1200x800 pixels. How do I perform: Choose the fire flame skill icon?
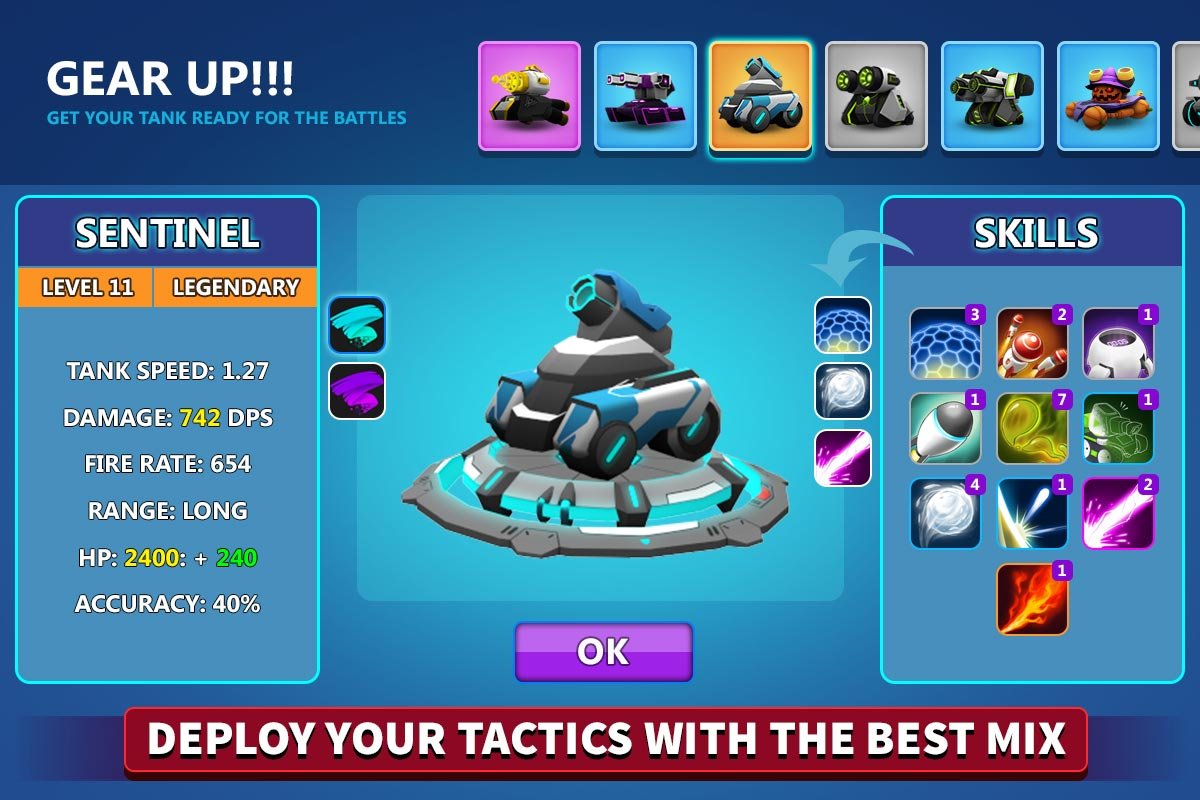[x=1032, y=599]
